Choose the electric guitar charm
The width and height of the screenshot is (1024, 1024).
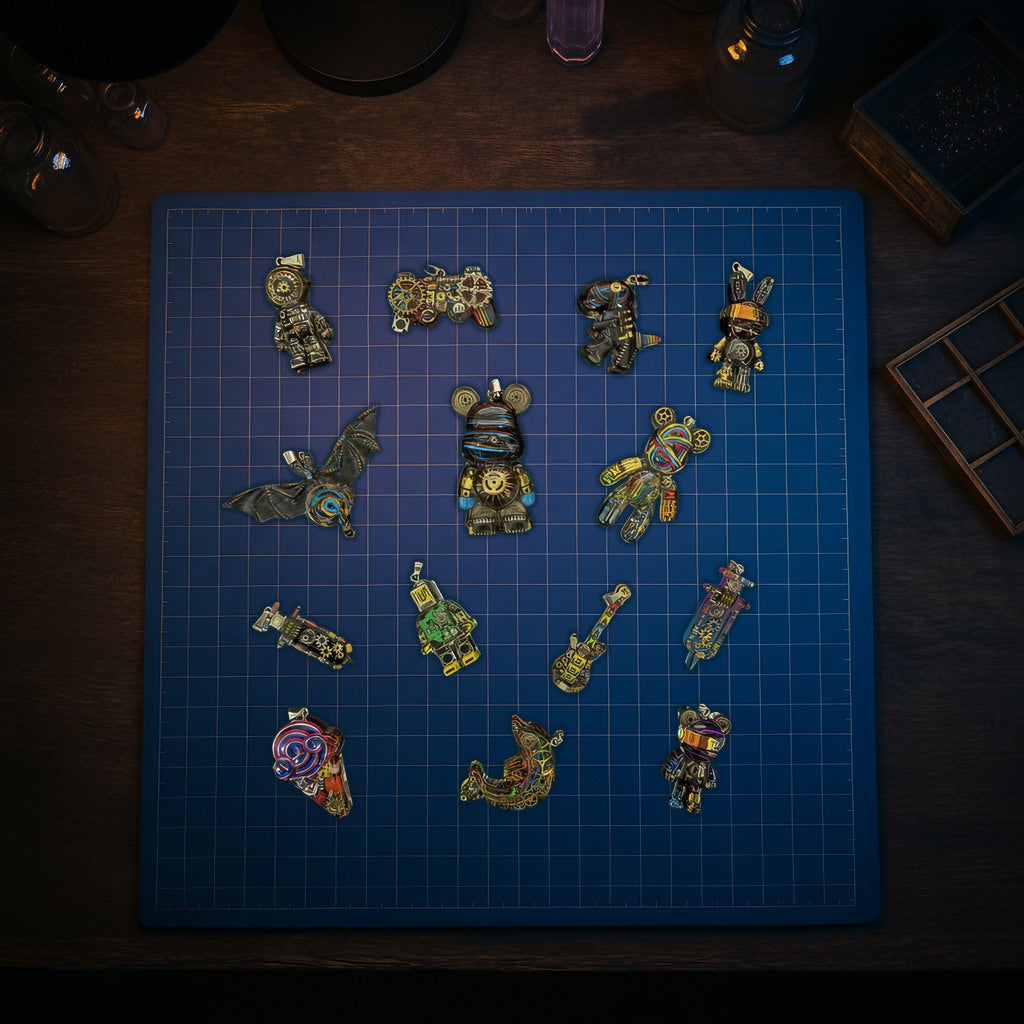589,640
